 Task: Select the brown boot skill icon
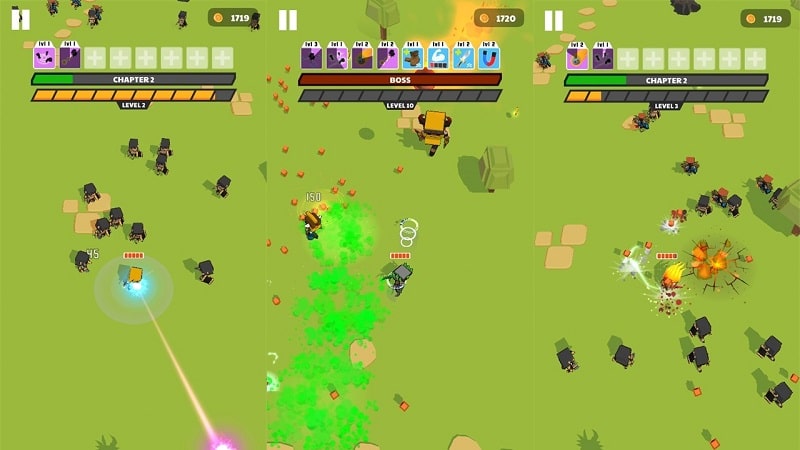click(x=412, y=57)
